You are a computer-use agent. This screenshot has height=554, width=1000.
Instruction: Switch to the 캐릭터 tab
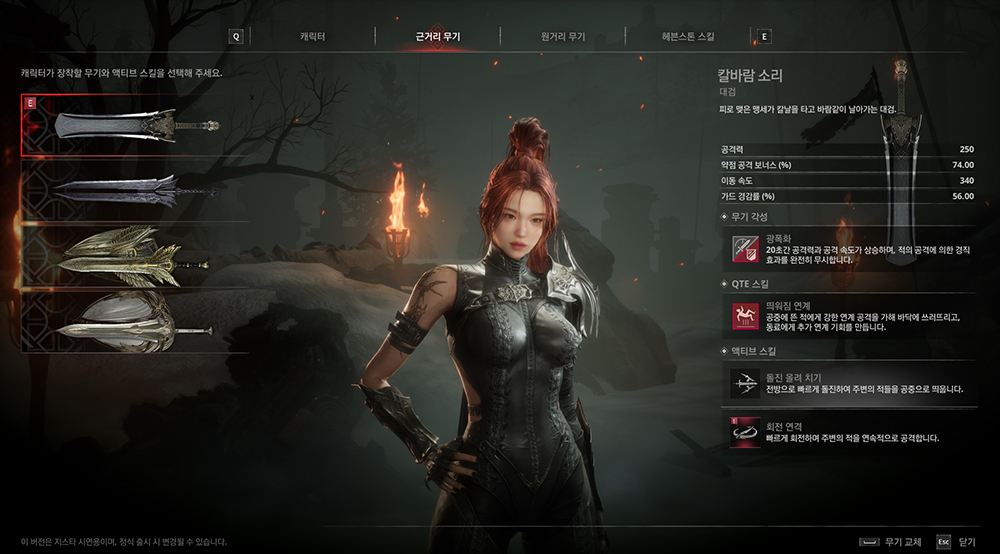click(312, 37)
